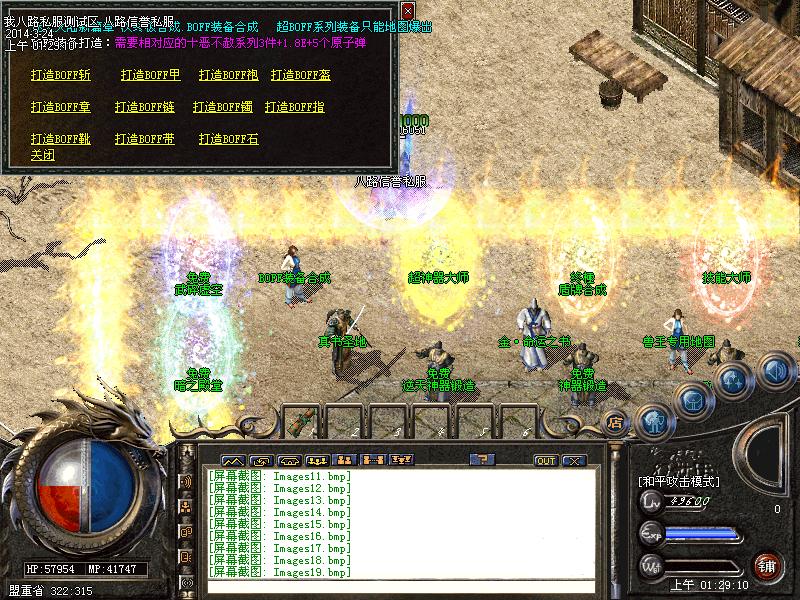The width and height of the screenshot is (800, 600).
Task: Toggle the sound speaker icon
Action: [773, 372]
